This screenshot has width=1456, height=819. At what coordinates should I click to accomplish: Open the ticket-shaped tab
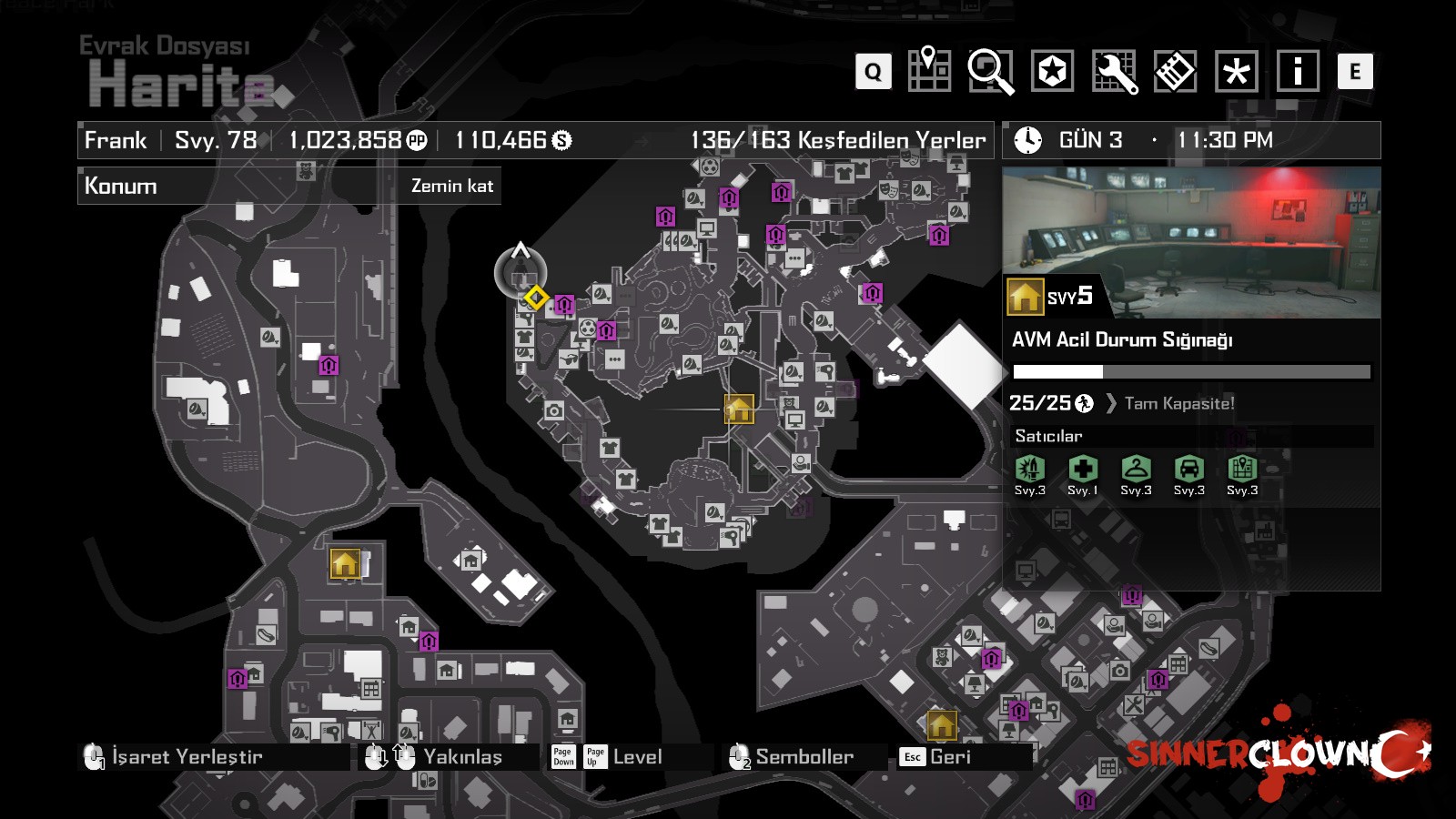(1175, 71)
